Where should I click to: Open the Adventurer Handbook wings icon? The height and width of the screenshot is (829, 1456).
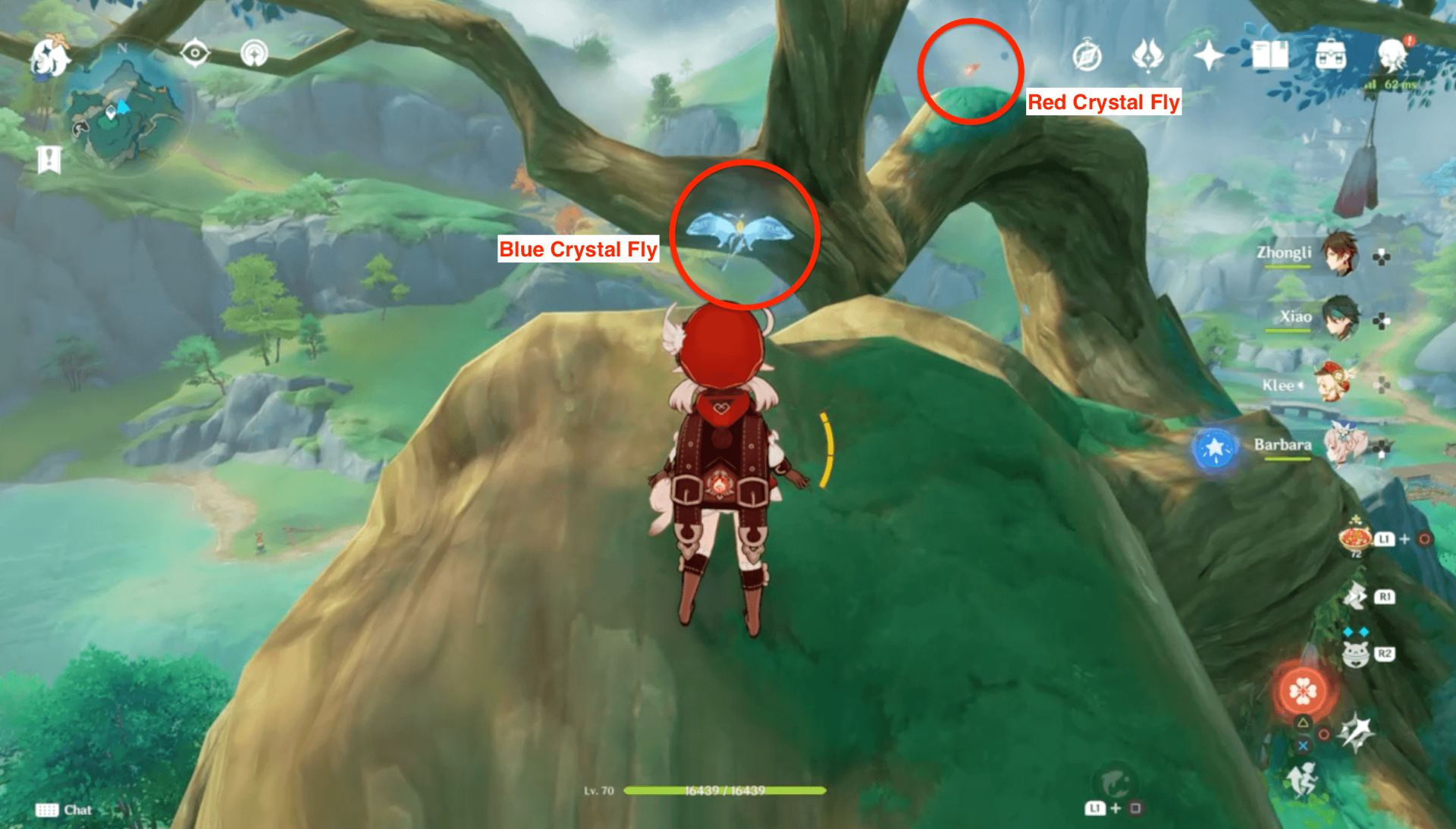(1147, 53)
